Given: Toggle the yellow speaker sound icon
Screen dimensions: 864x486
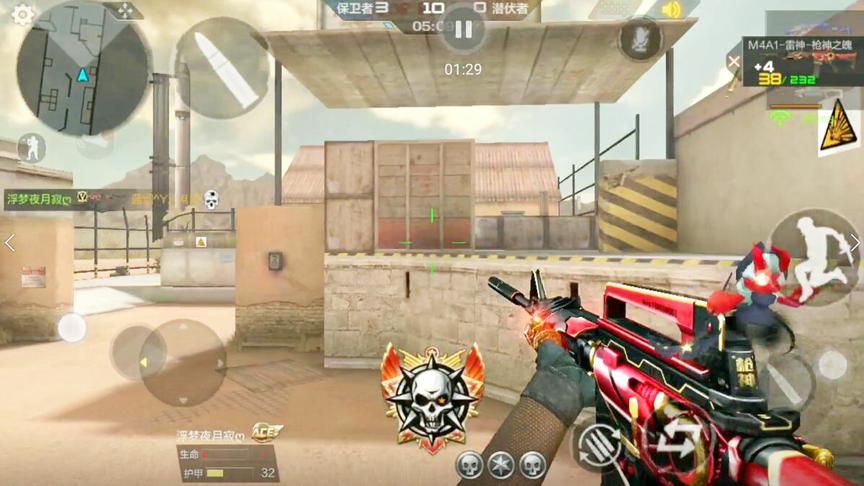Looking at the screenshot, I should 671,11.
